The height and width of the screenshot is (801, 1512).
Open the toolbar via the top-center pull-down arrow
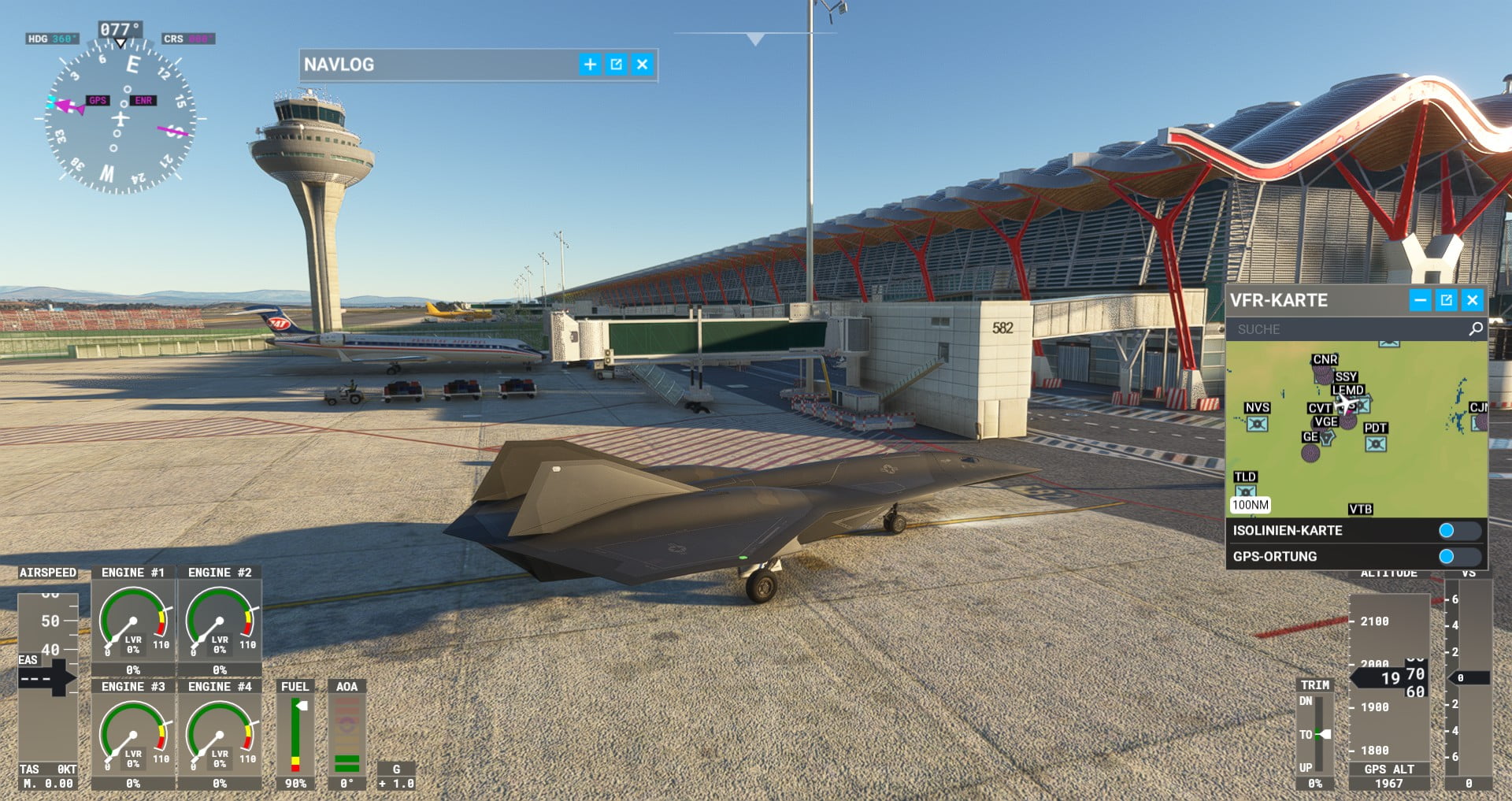755,39
